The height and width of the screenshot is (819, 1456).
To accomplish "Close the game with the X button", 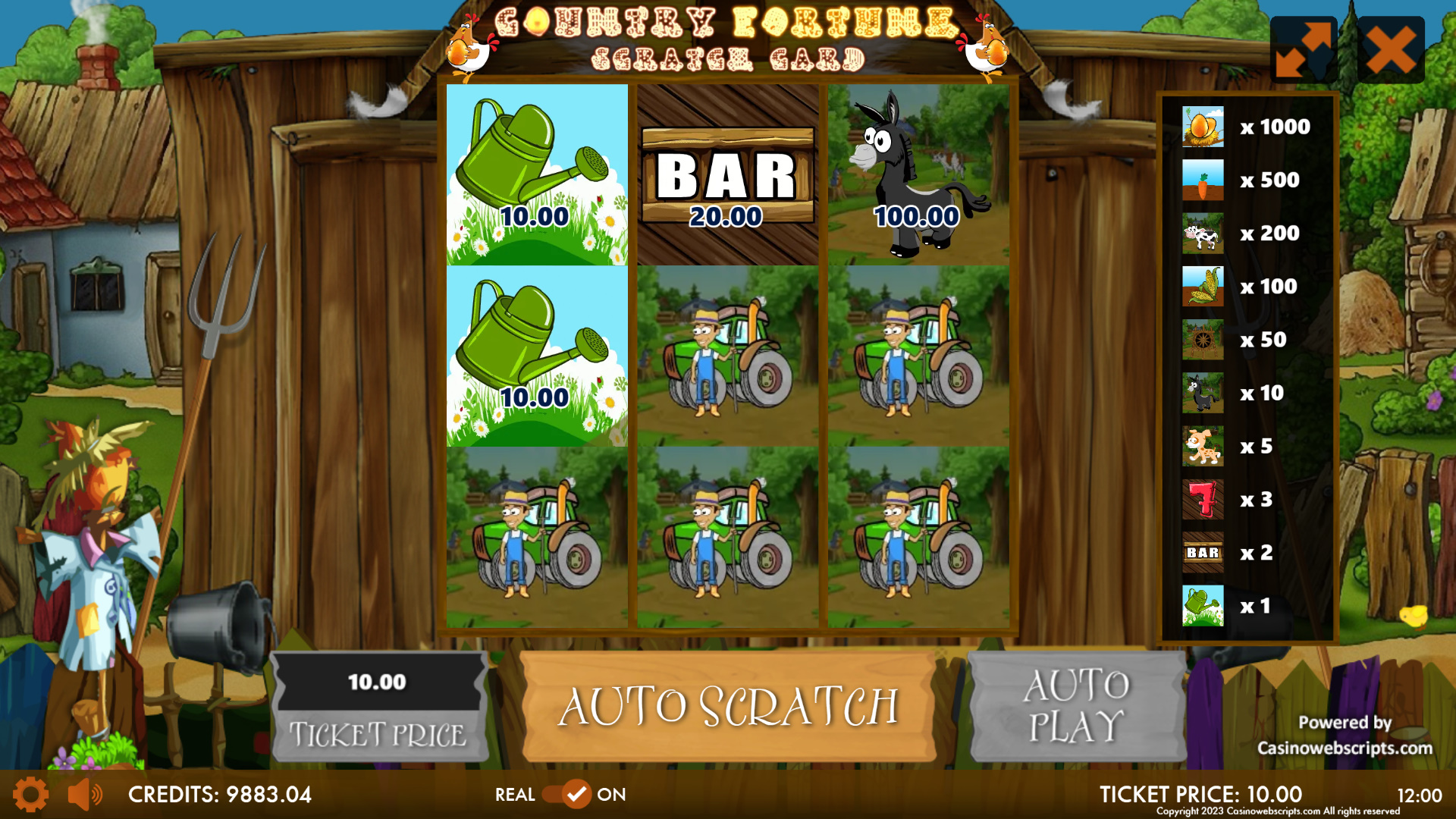I will click(1391, 50).
